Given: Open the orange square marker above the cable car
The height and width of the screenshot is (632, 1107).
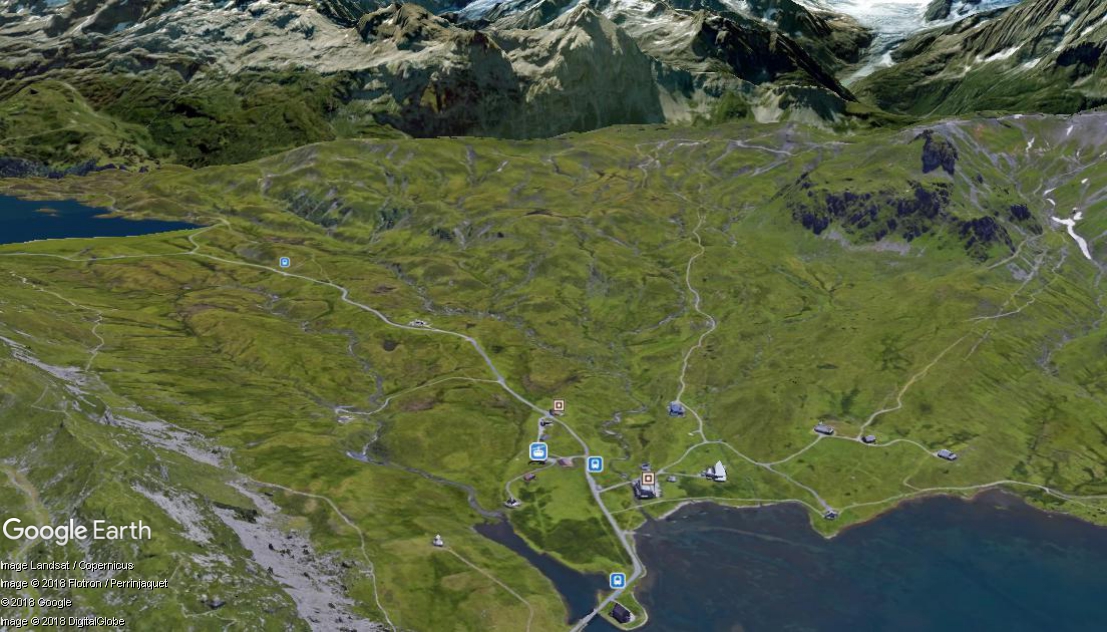Looking at the screenshot, I should pos(558,406).
